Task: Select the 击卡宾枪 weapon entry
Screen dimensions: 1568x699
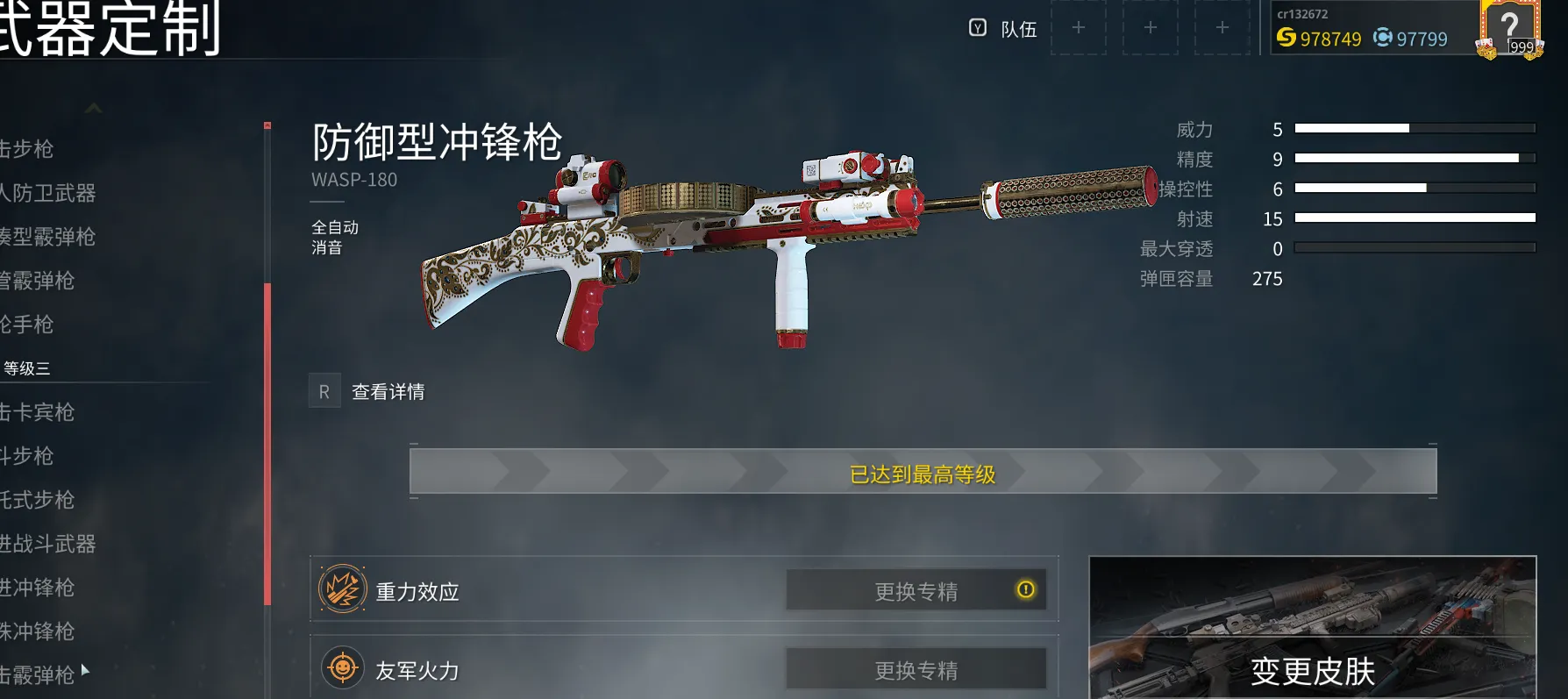Action: pos(38,412)
